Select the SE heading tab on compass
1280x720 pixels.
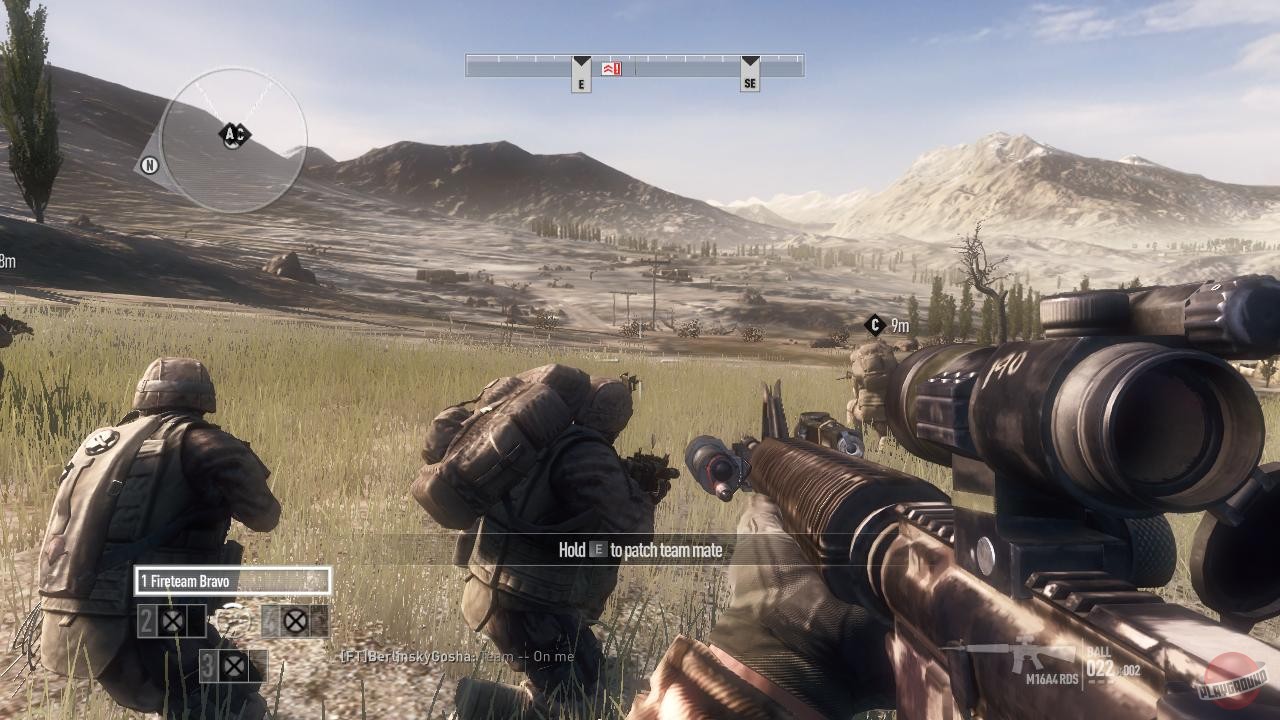750,75
